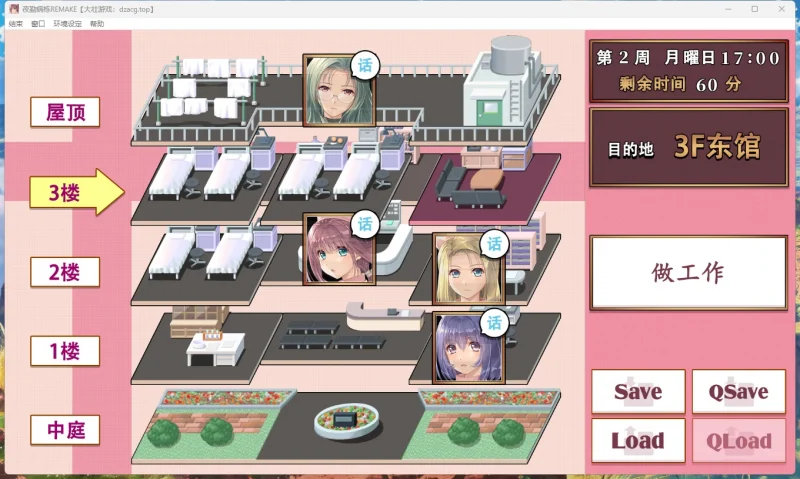
Task: Open the 结束 menu in the menu bar
Action: click(16, 23)
